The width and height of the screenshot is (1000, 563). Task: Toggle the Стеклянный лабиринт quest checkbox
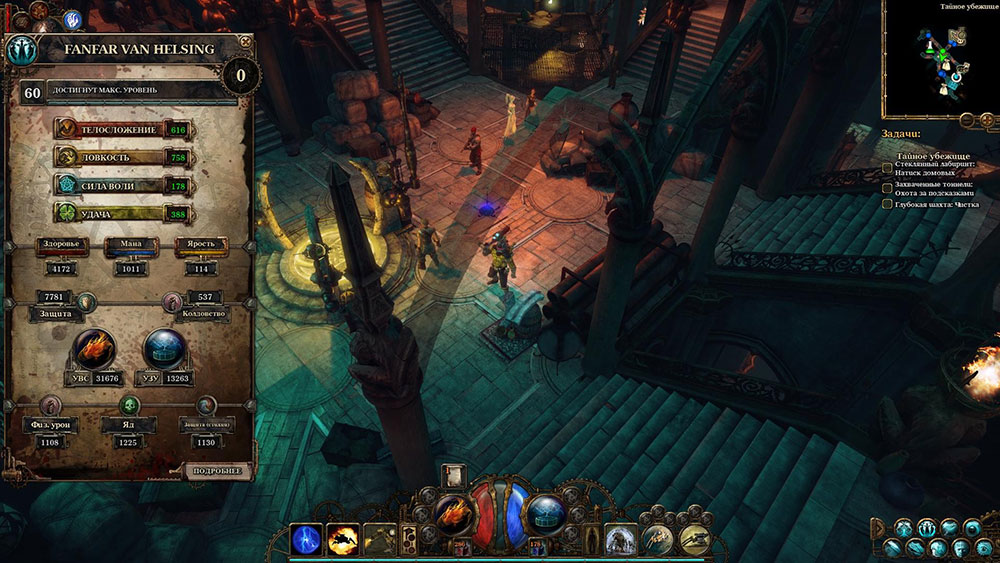pyautogui.click(x=887, y=166)
